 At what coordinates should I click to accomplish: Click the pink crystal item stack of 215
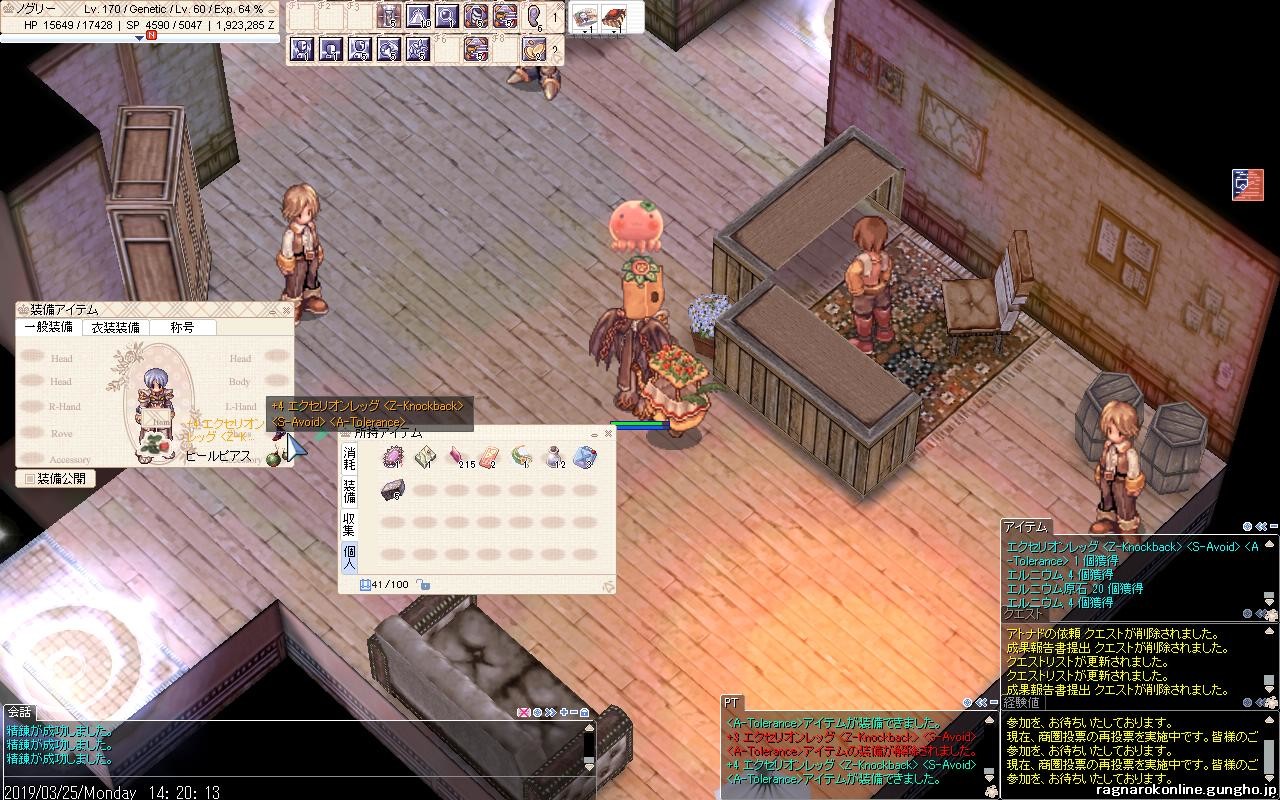(457, 458)
